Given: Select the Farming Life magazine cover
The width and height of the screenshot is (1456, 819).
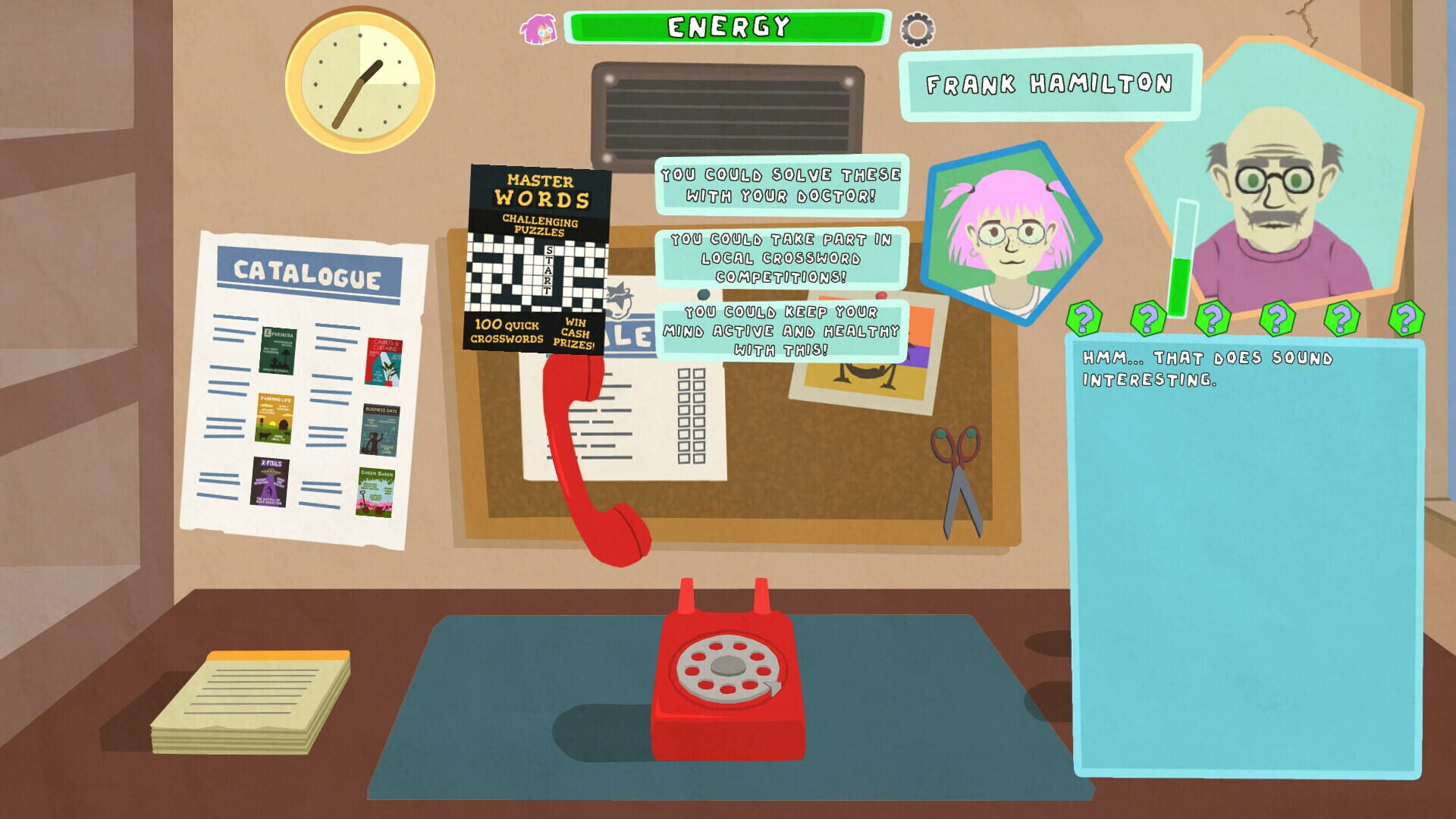Looking at the screenshot, I should click(x=275, y=419).
